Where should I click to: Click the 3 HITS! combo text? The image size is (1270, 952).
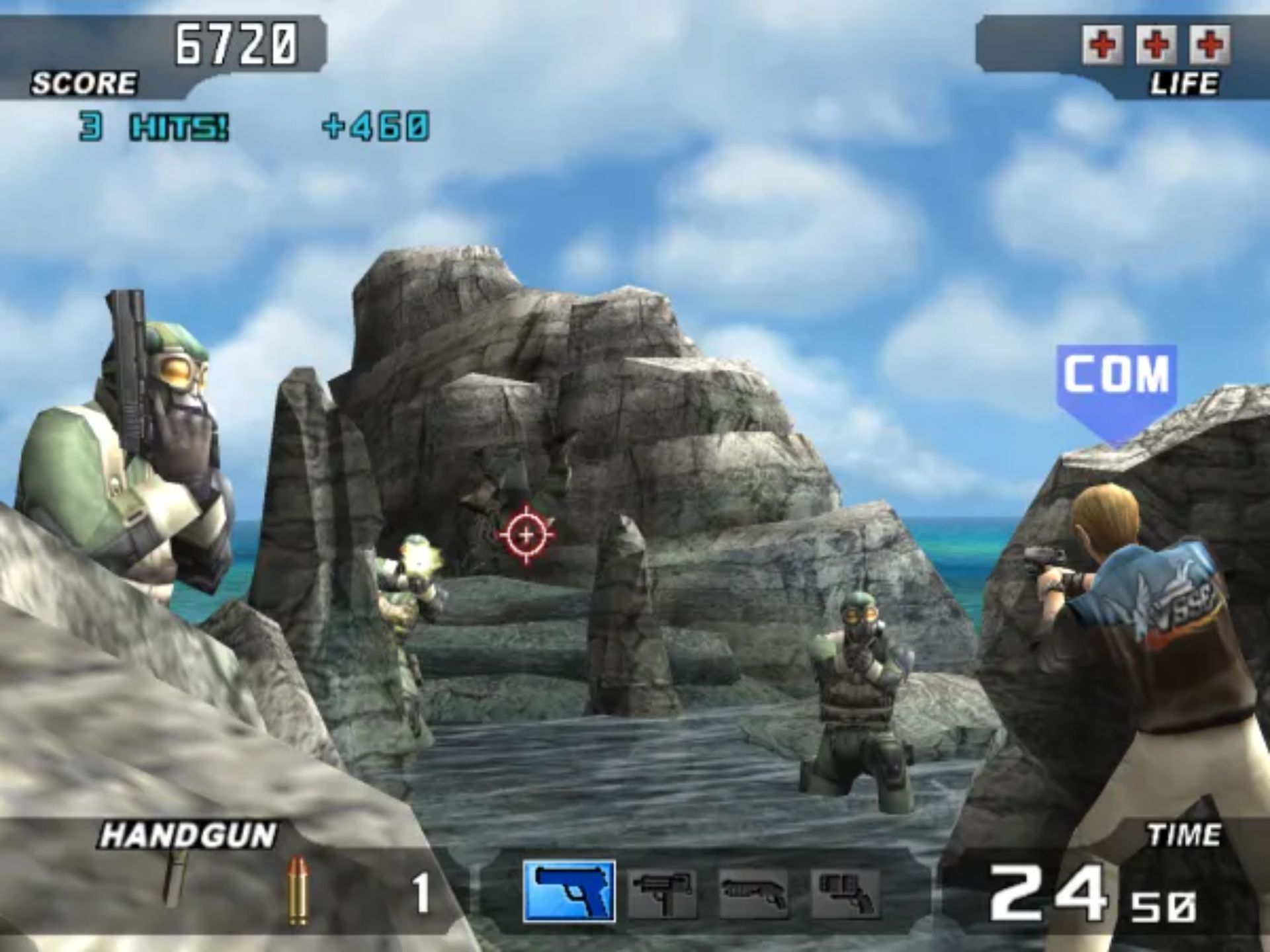point(152,127)
